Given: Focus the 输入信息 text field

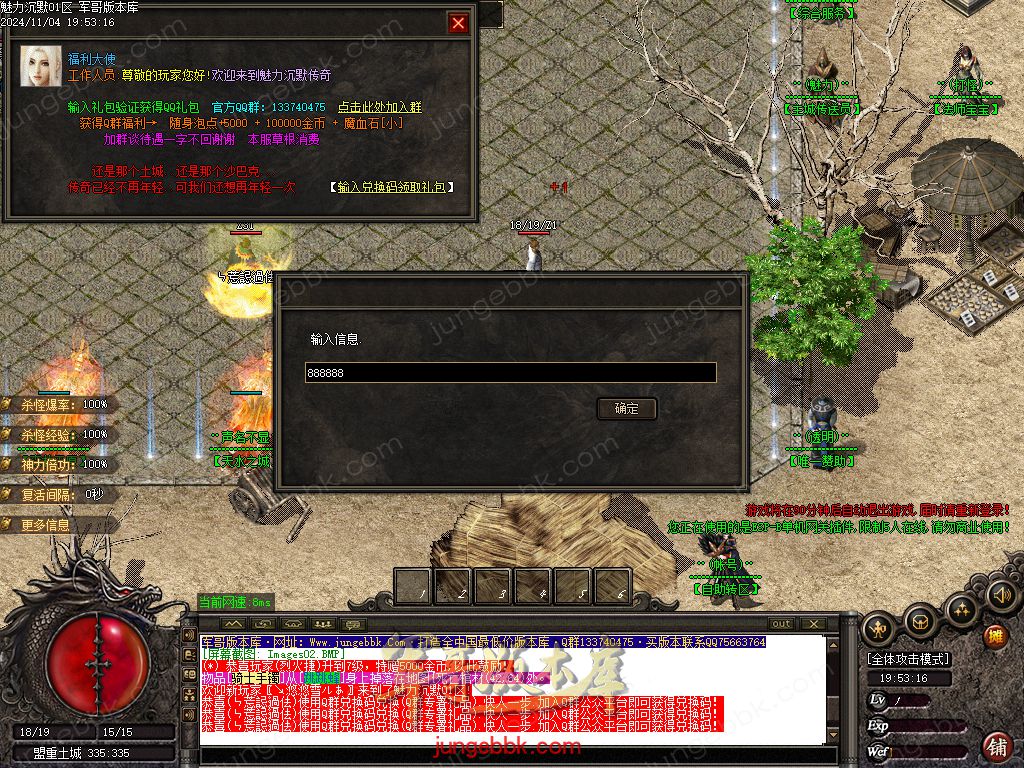Looking at the screenshot, I should 510,372.
